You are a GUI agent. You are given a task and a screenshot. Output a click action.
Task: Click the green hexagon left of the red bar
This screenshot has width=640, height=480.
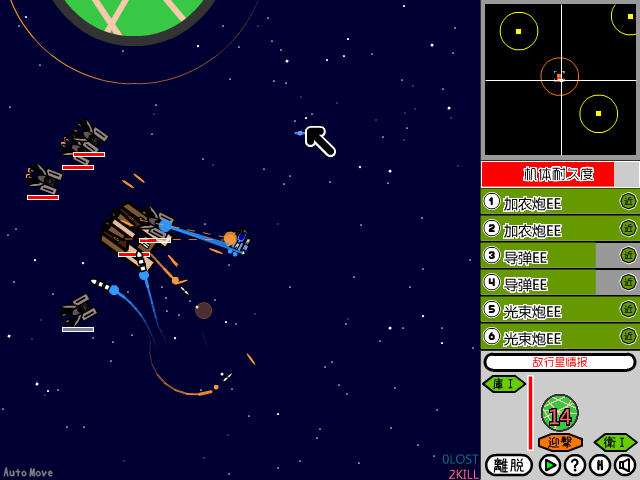[504, 384]
